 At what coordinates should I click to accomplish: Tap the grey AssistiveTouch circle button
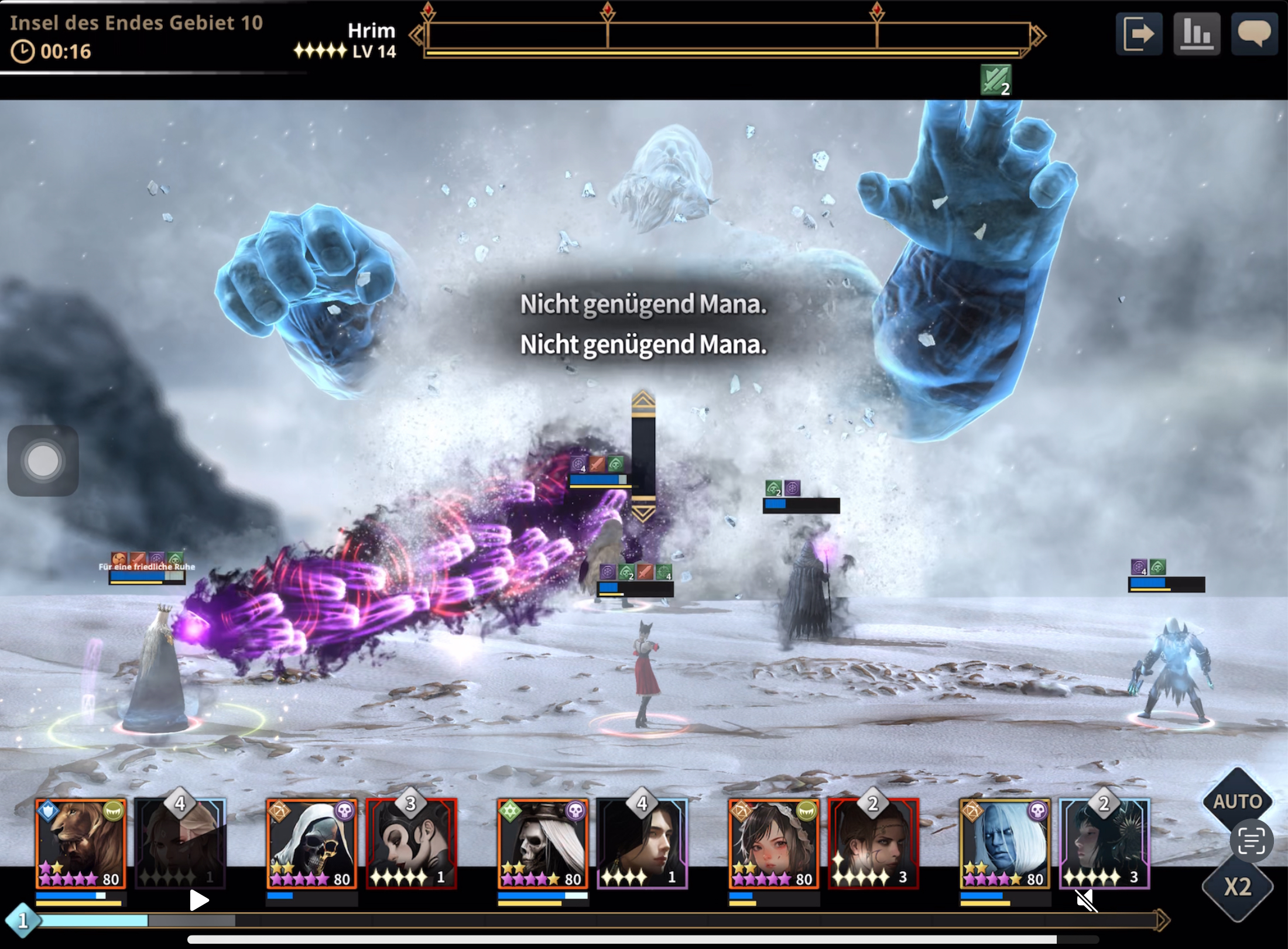43,461
